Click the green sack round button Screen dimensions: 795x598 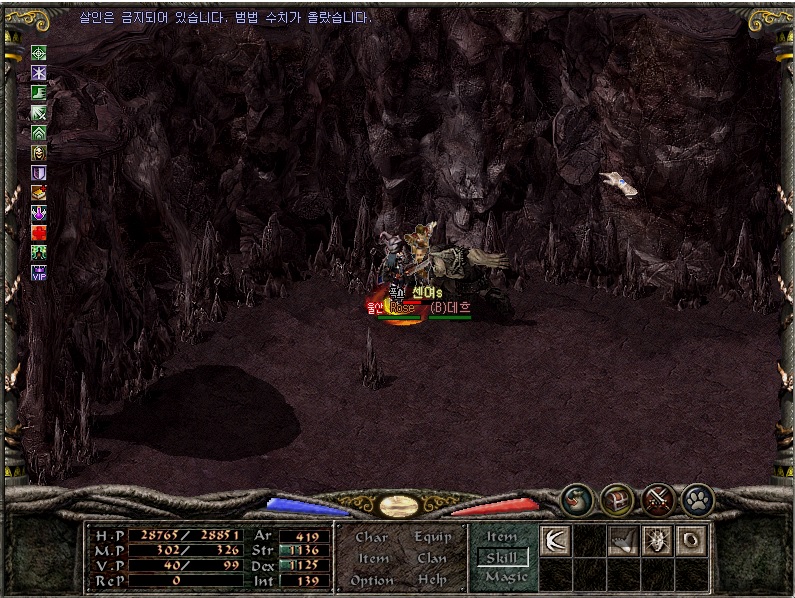coord(576,497)
